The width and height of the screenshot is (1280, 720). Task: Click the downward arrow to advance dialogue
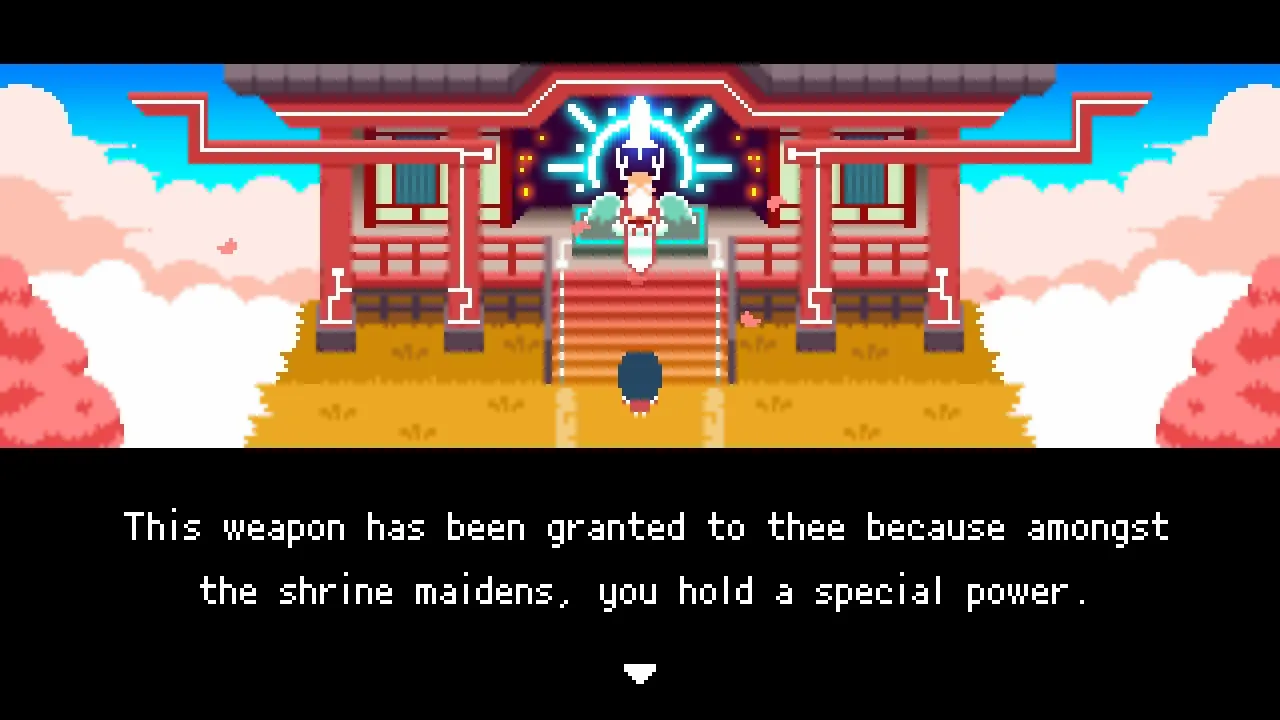tap(639, 673)
